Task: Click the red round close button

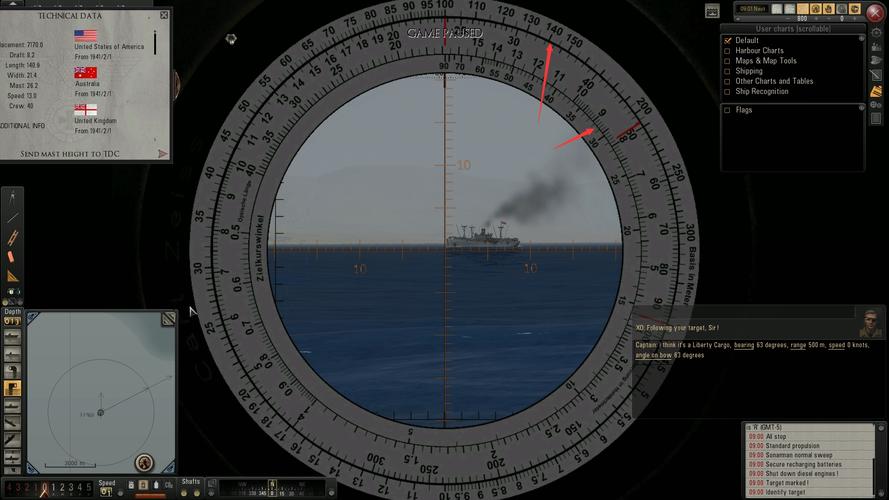Action: click(876, 12)
